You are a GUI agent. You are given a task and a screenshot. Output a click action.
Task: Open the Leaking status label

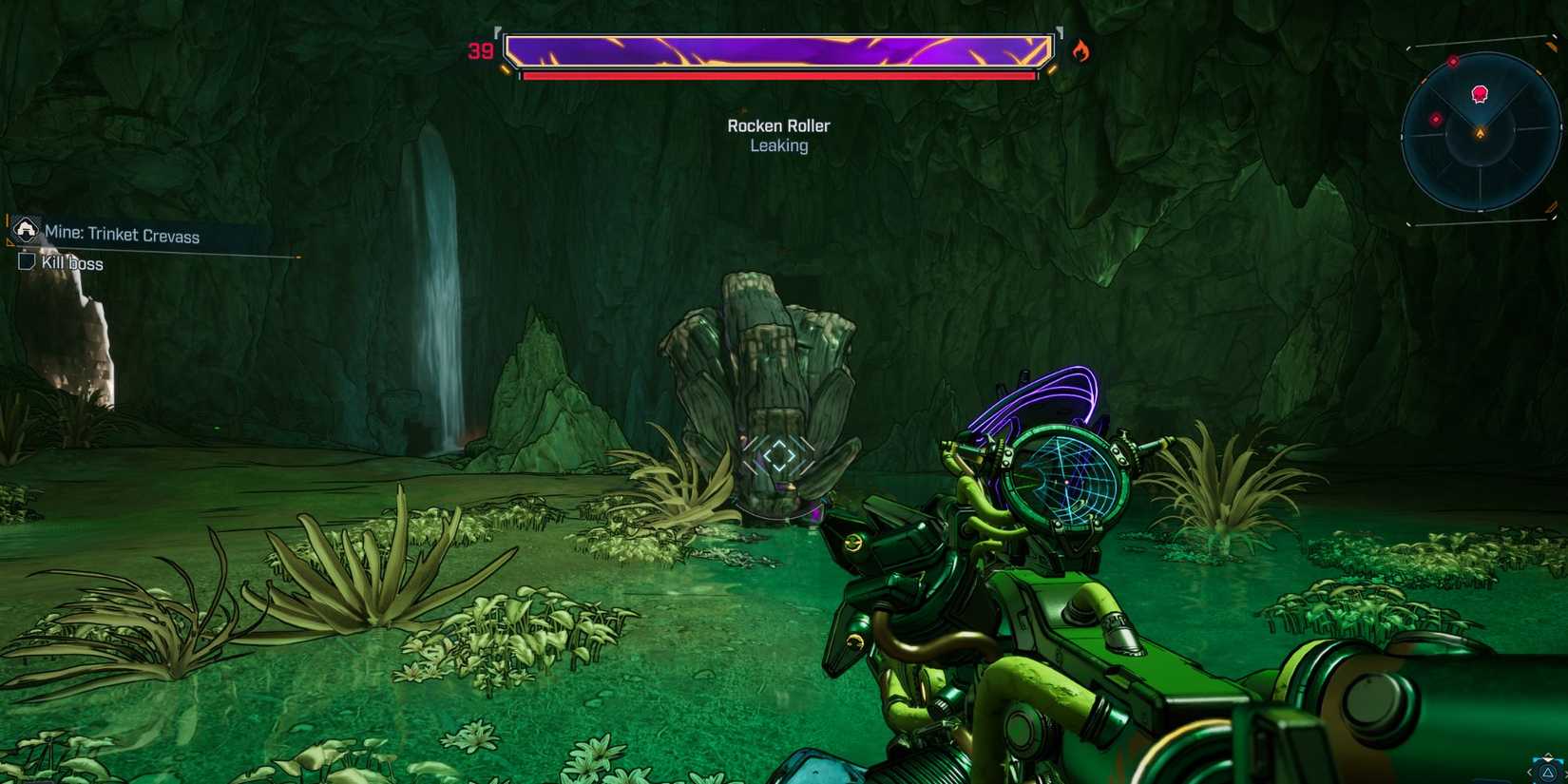click(777, 145)
